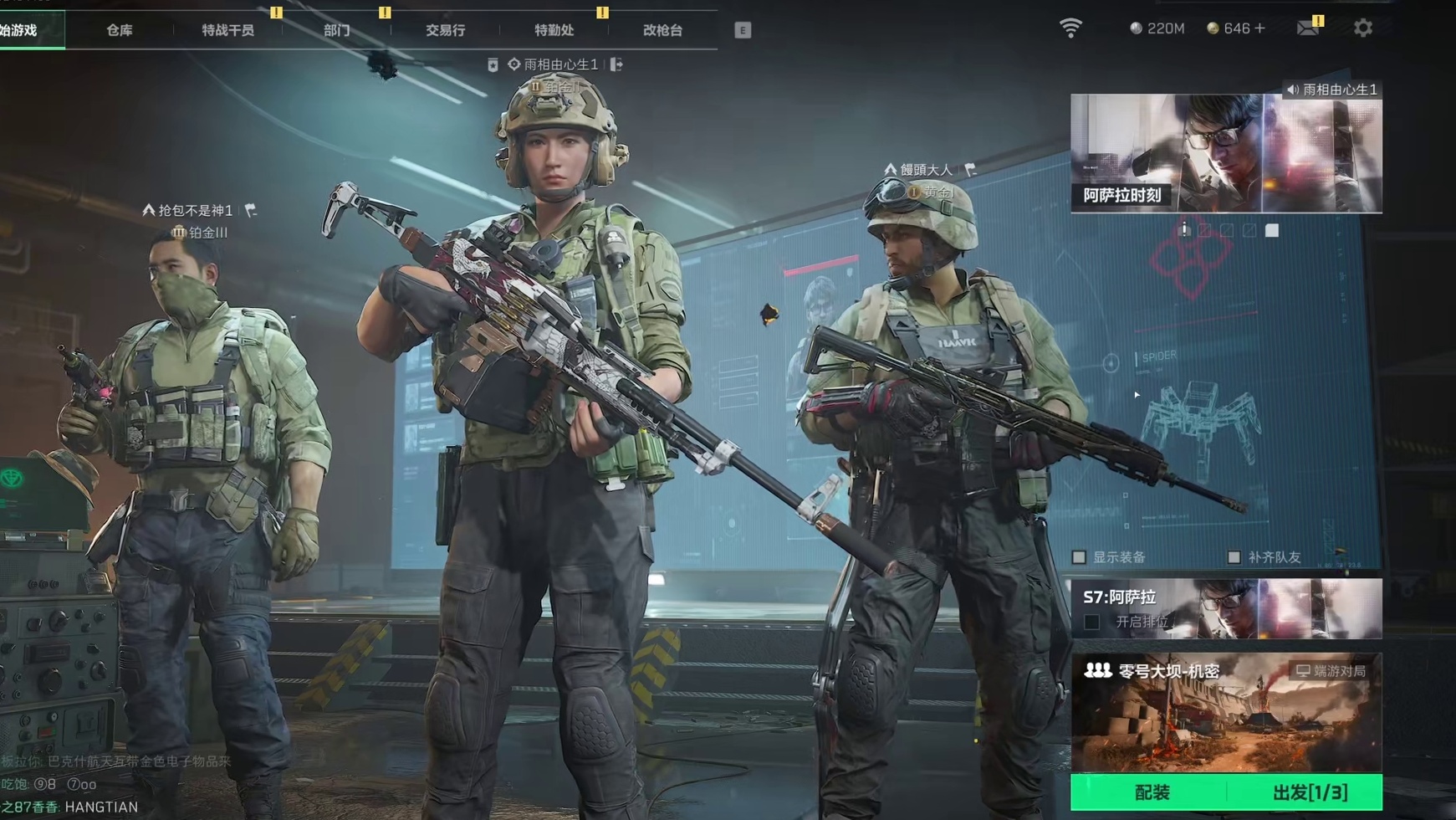Switch to the 改枪台 tab
Viewport: 1456px width, 820px height.
662,30
